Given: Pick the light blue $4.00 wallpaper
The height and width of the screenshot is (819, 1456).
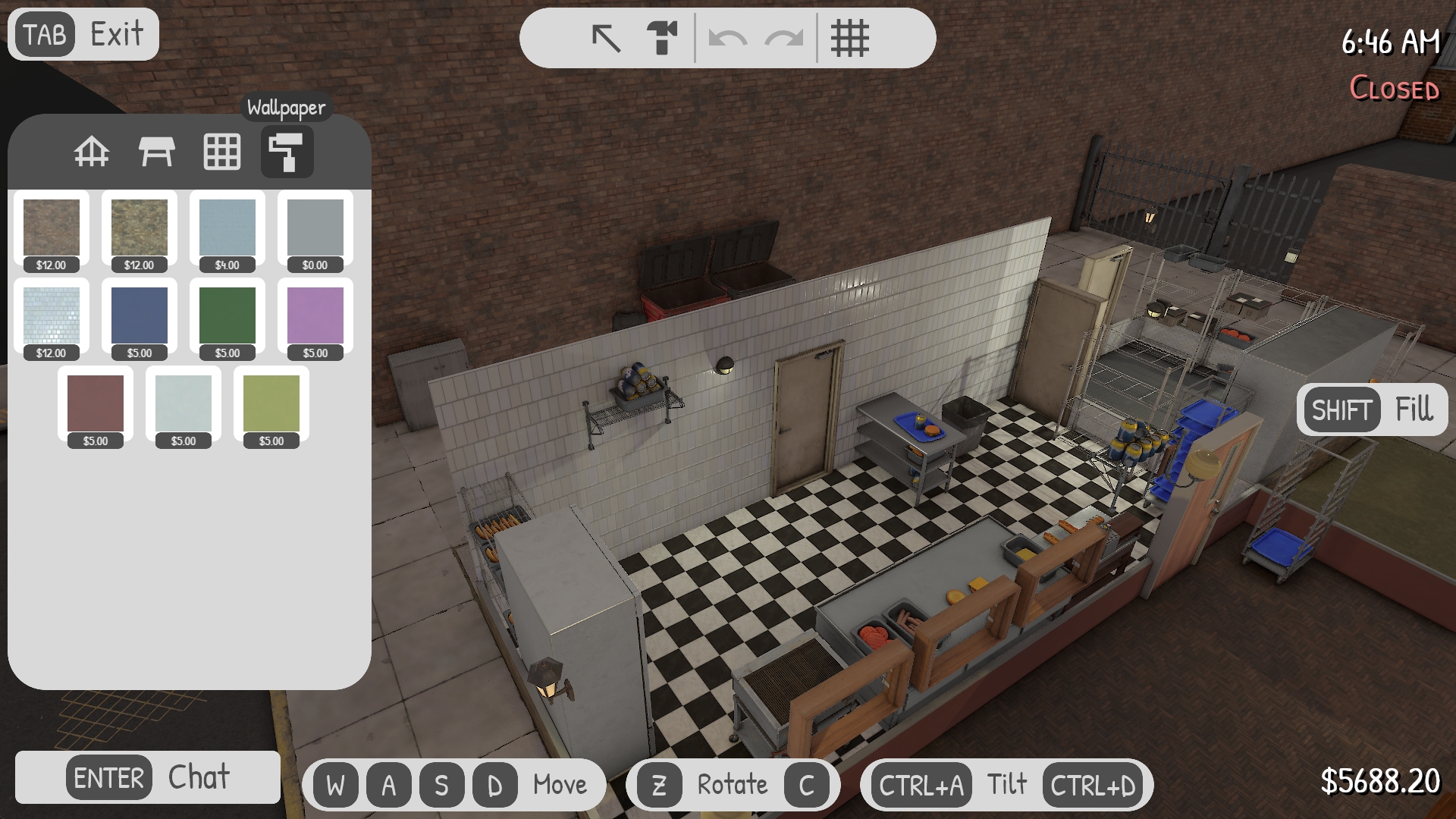Looking at the screenshot, I should [227, 228].
